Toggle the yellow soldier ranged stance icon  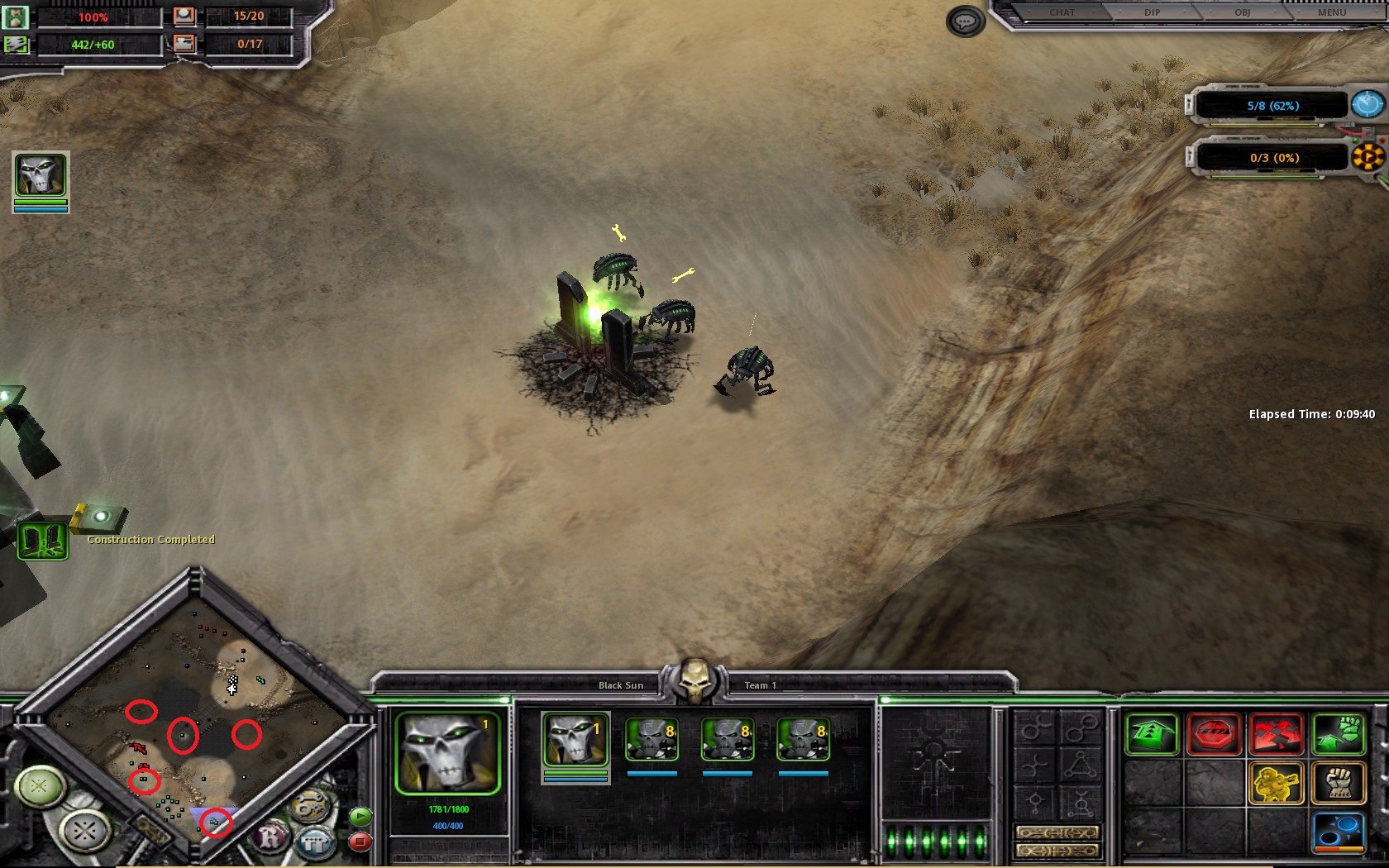click(1276, 783)
